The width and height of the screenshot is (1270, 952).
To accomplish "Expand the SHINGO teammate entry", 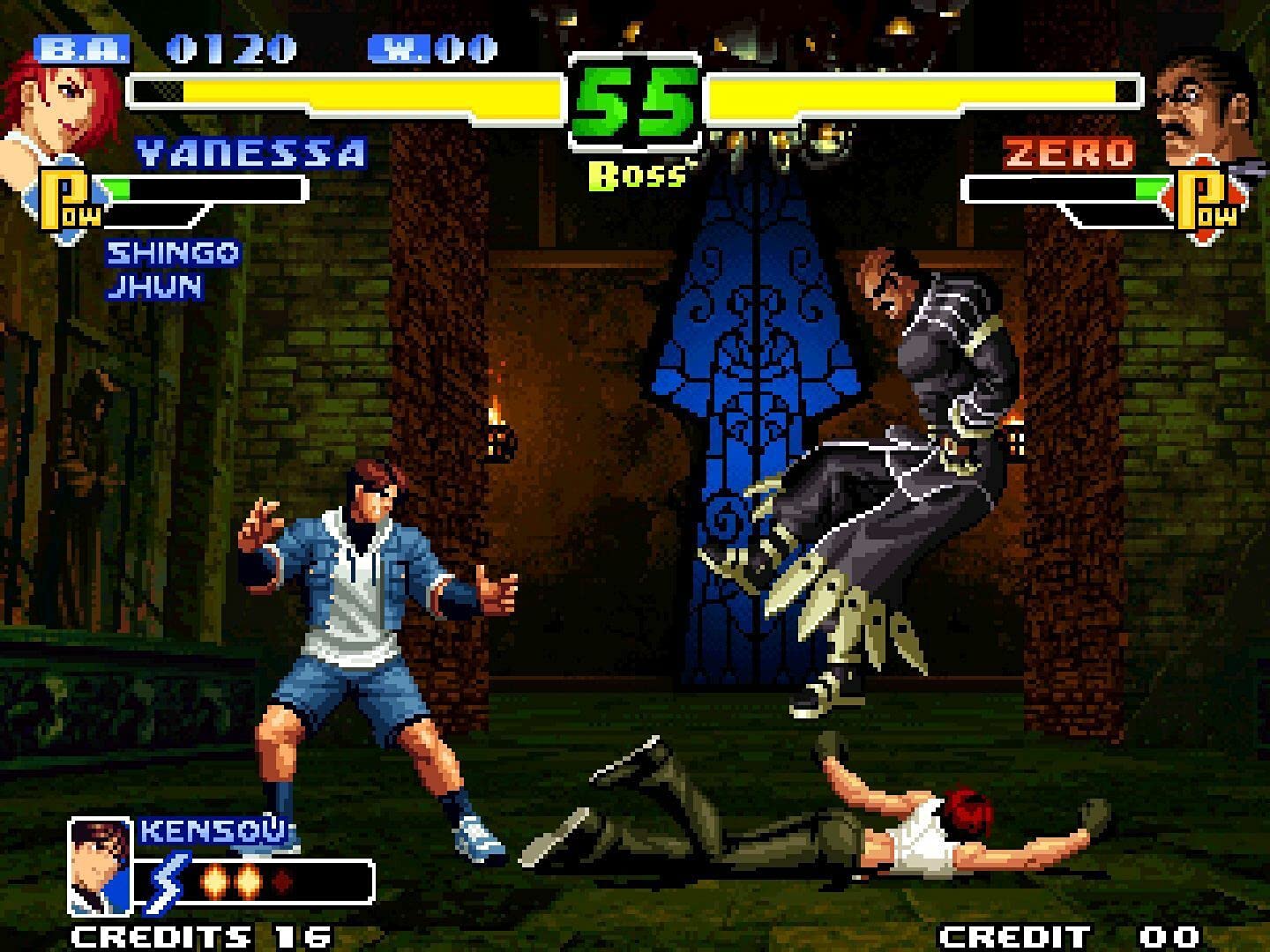I will point(172,254).
